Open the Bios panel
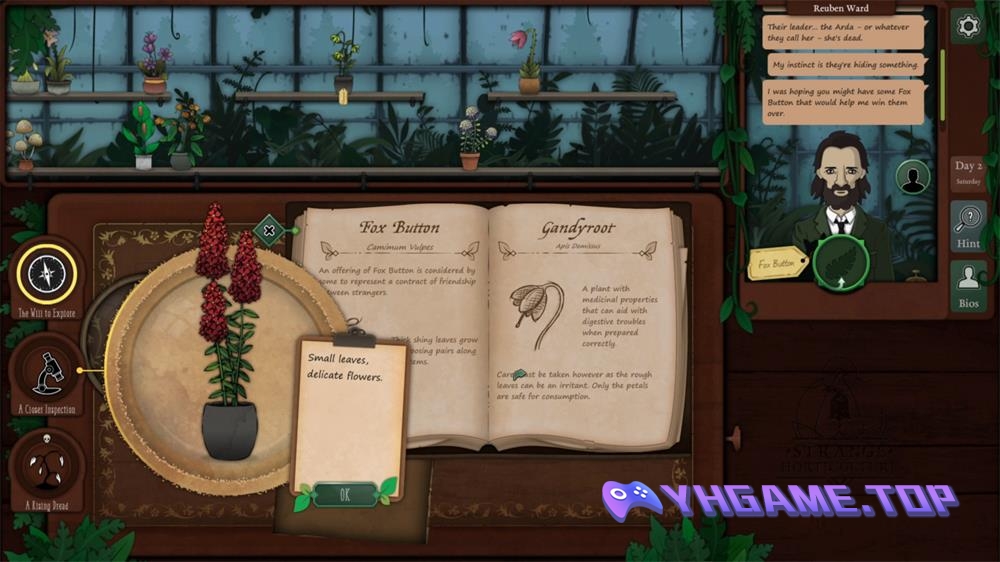The width and height of the screenshot is (1000, 562). click(x=968, y=284)
